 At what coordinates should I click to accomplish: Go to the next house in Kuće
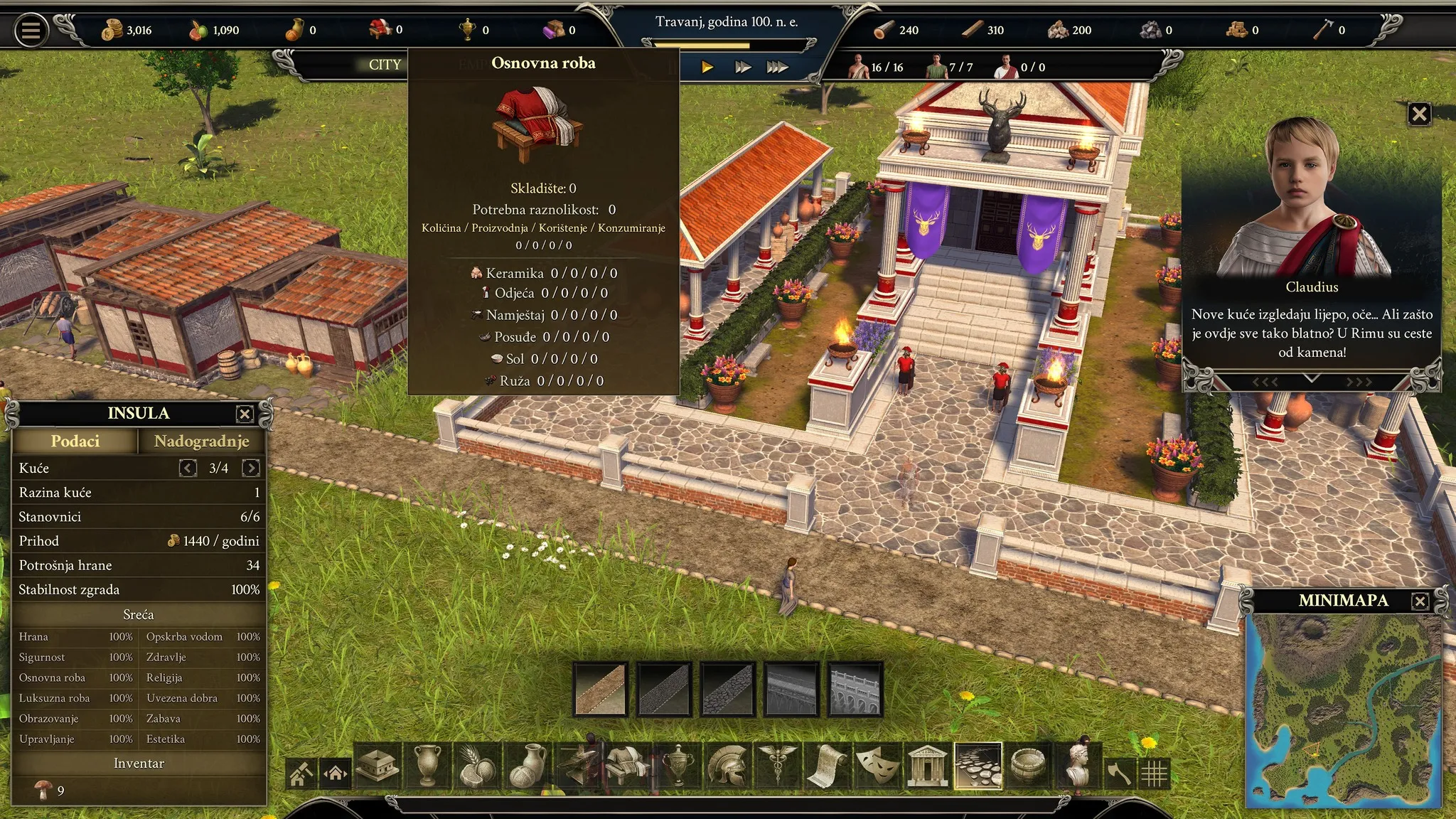[251, 468]
